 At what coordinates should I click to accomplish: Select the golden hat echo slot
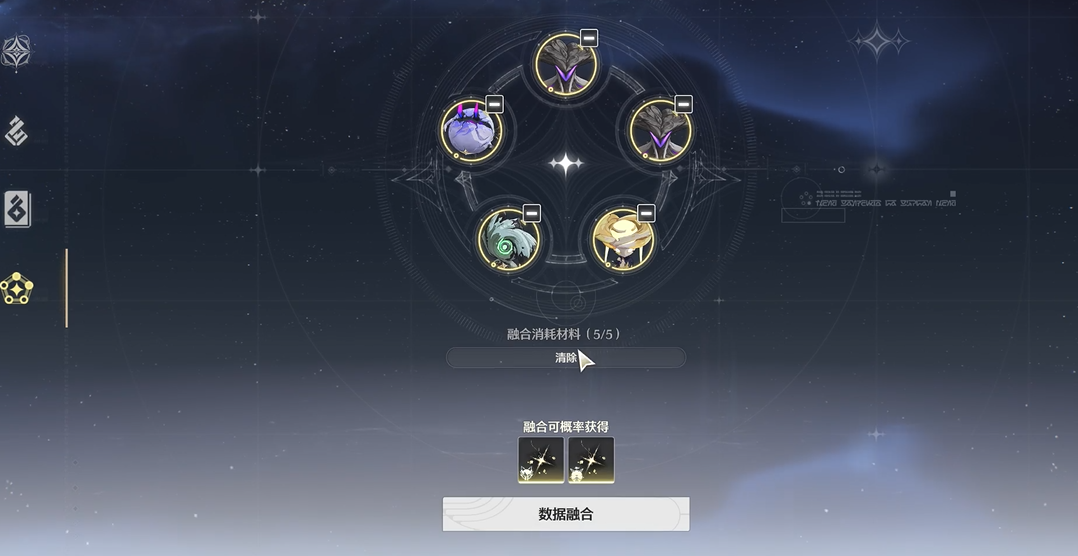coord(622,240)
